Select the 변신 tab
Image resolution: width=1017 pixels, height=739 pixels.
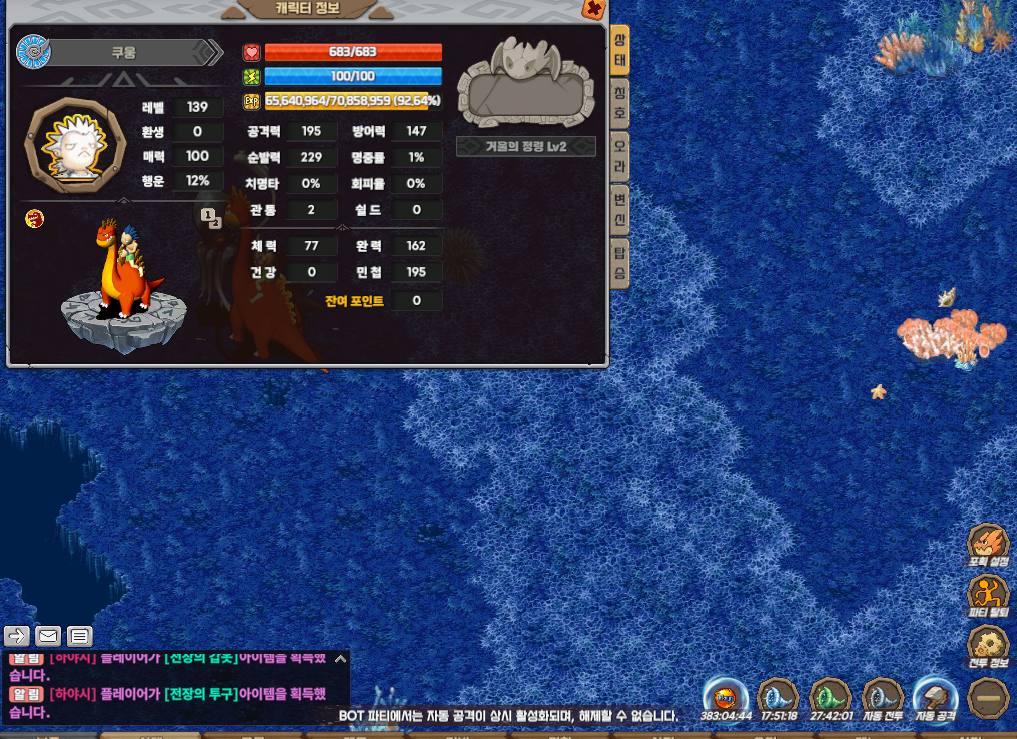click(x=619, y=208)
